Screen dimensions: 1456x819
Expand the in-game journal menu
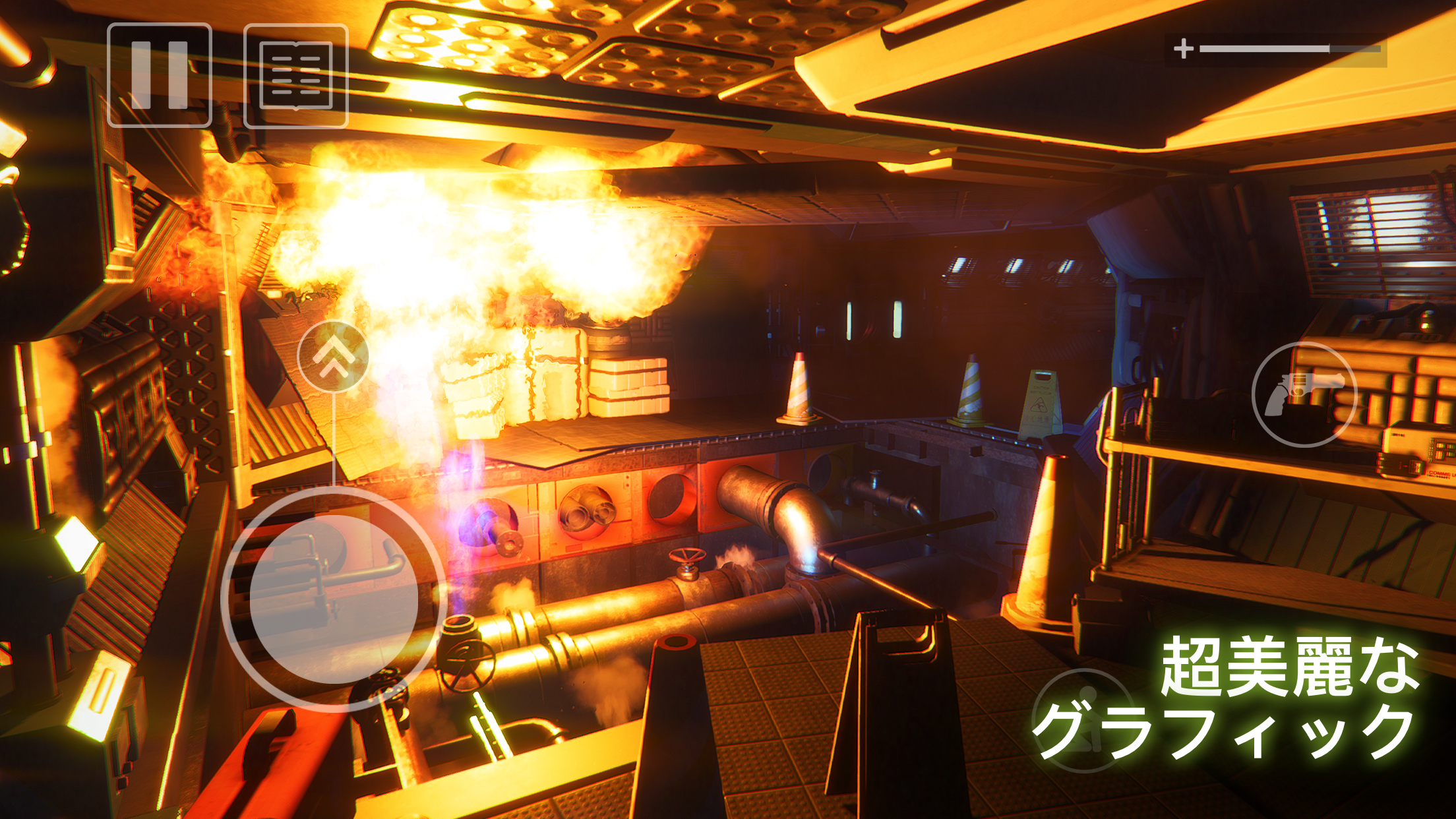295,76
